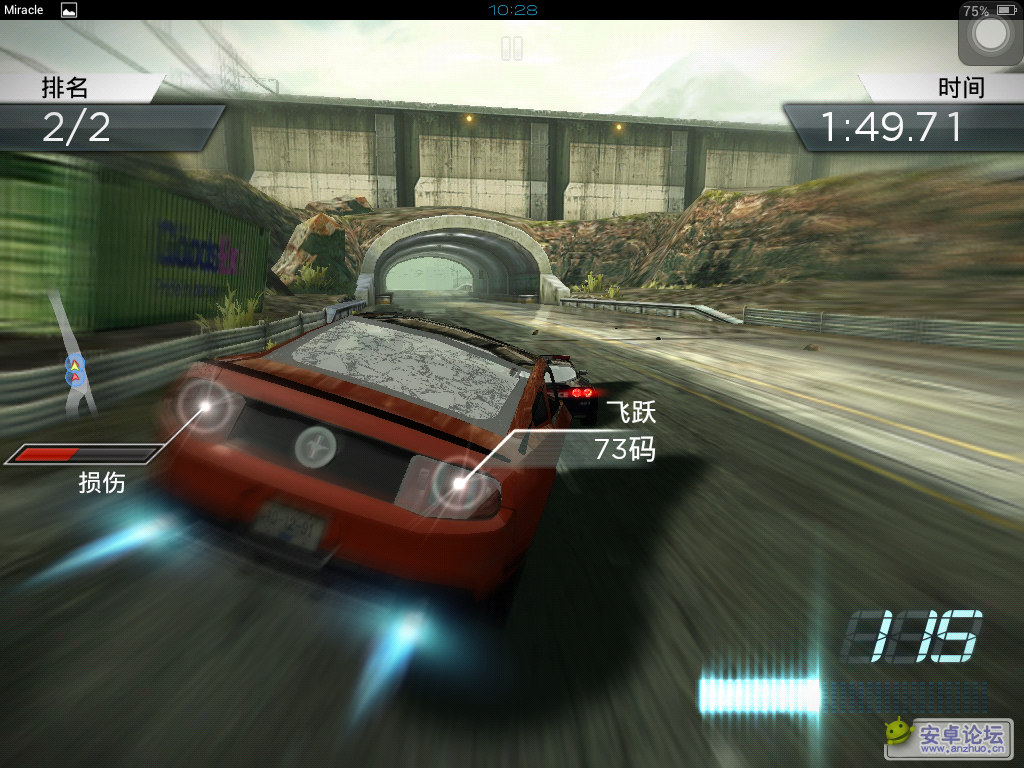This screenshot has width=1024, height=768.
Task: Pause the race with the pause button
Action: (512, 48)
